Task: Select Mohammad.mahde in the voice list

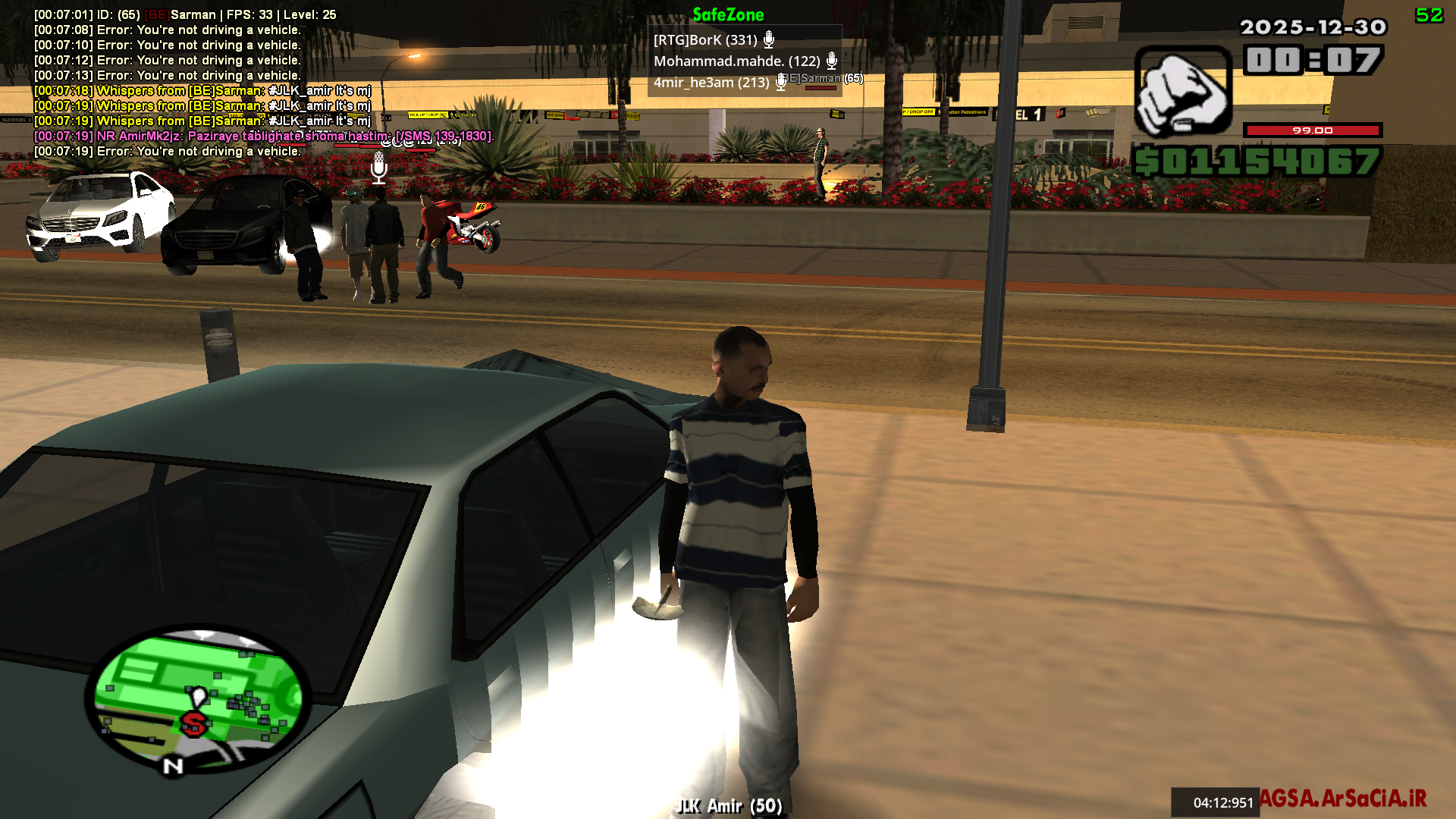Action: click(x=736, y=61)
